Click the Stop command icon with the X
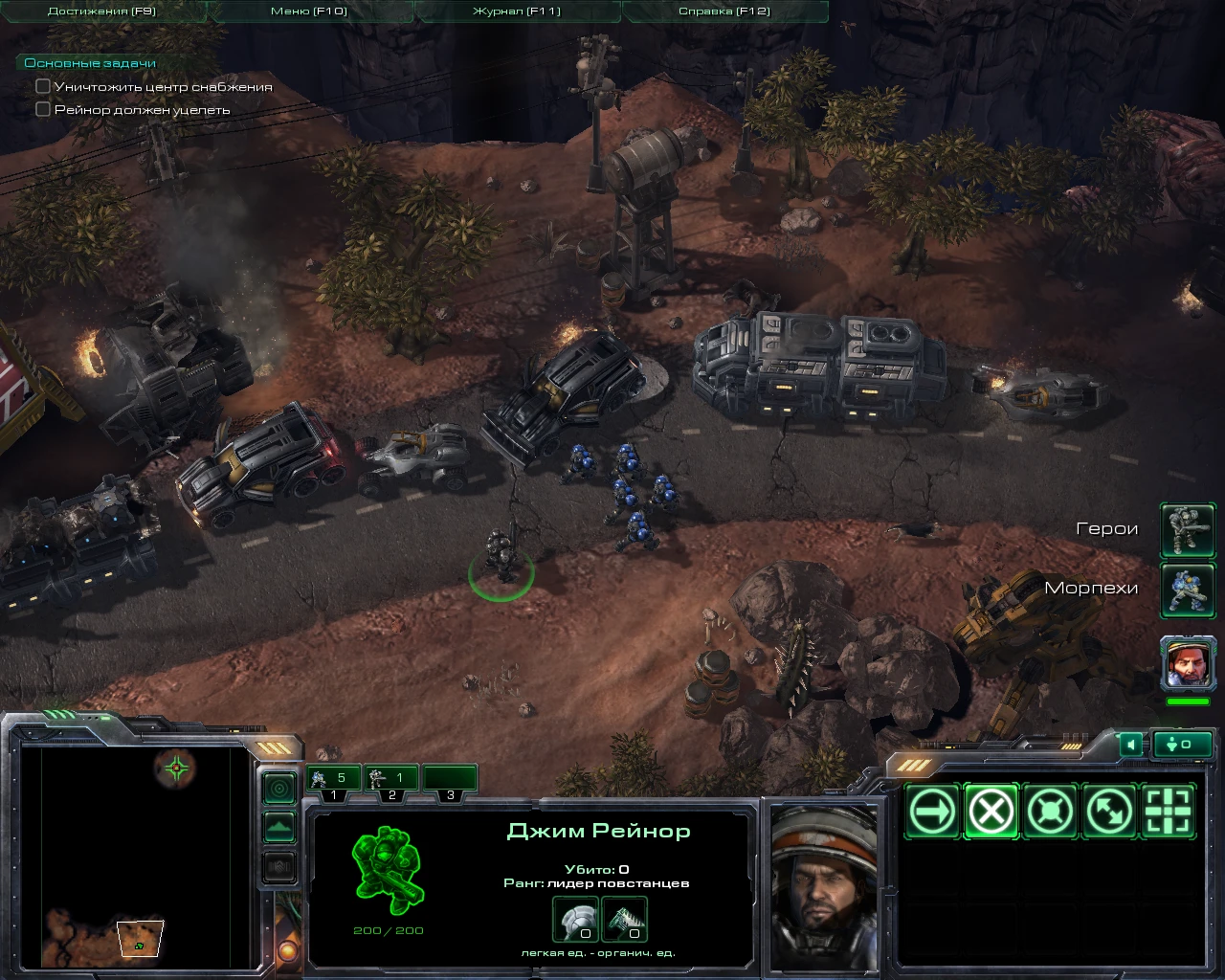1225x980 pixels. coord(991,810)
